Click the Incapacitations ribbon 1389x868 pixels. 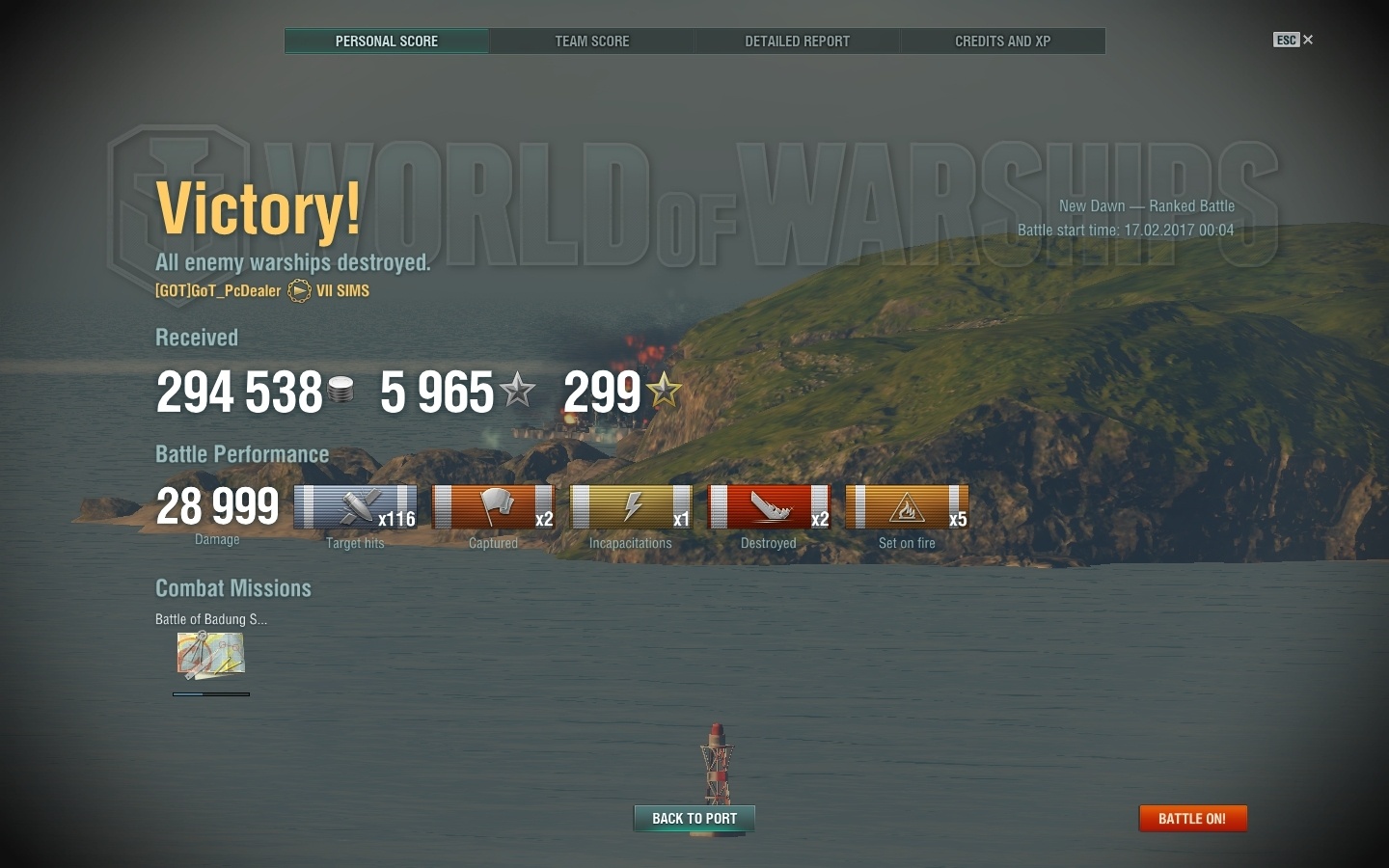(x=631, y=508)
